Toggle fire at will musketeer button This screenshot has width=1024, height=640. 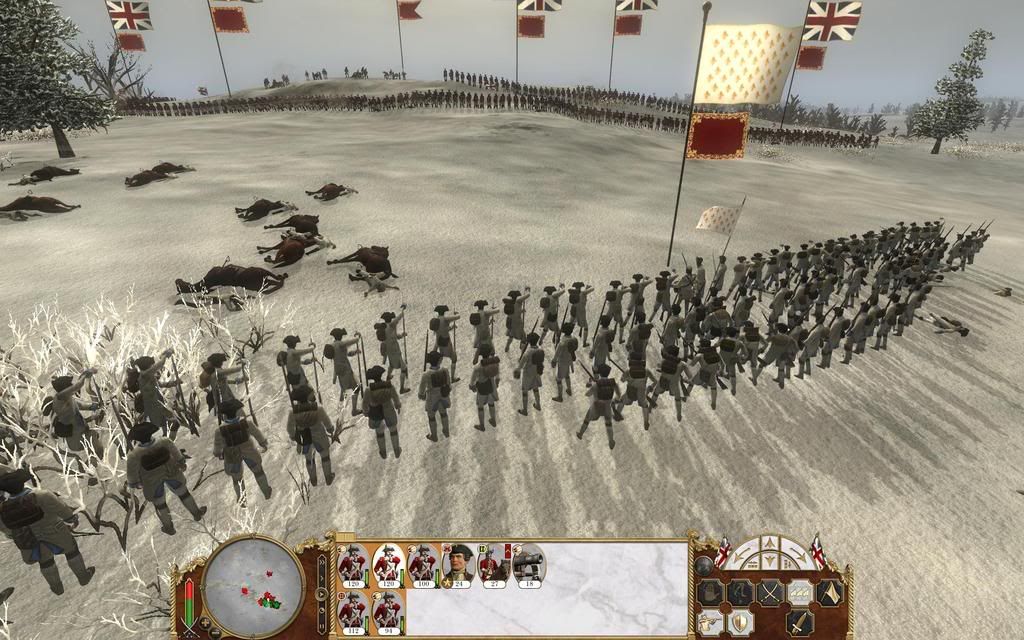tap(710, 622)
